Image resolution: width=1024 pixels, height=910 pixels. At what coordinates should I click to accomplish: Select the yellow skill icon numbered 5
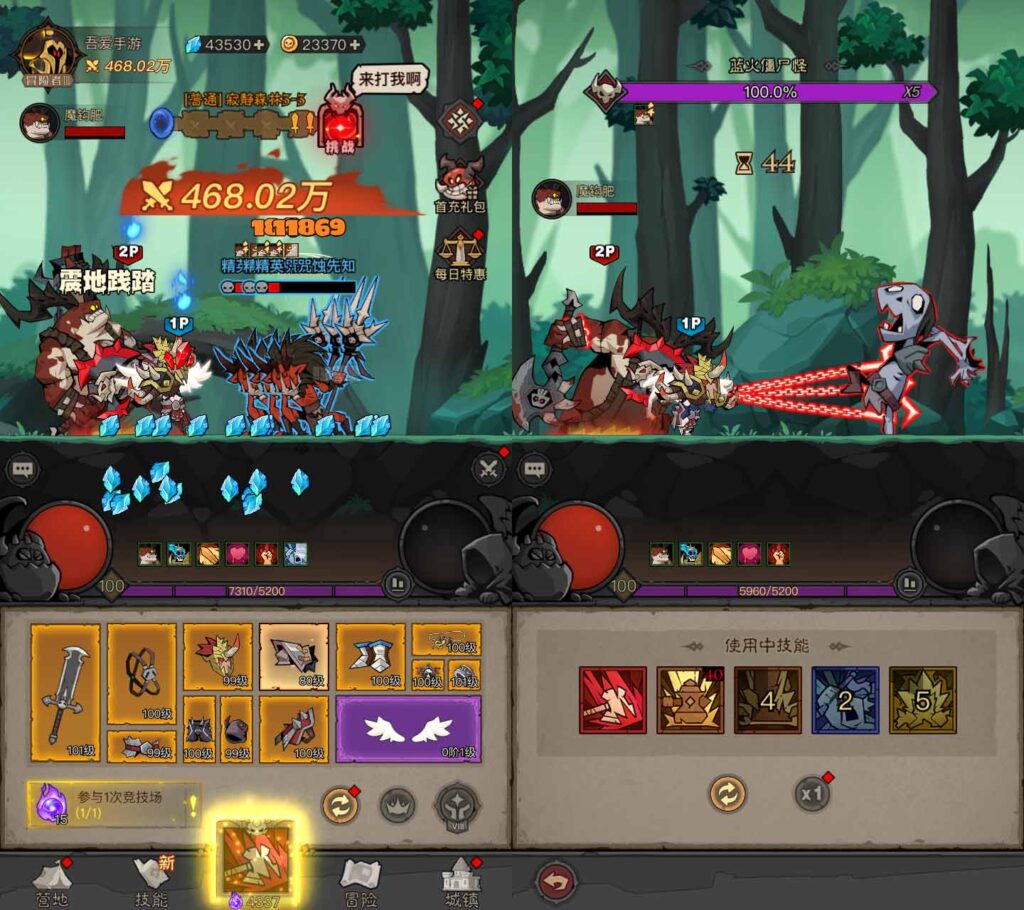922,700
